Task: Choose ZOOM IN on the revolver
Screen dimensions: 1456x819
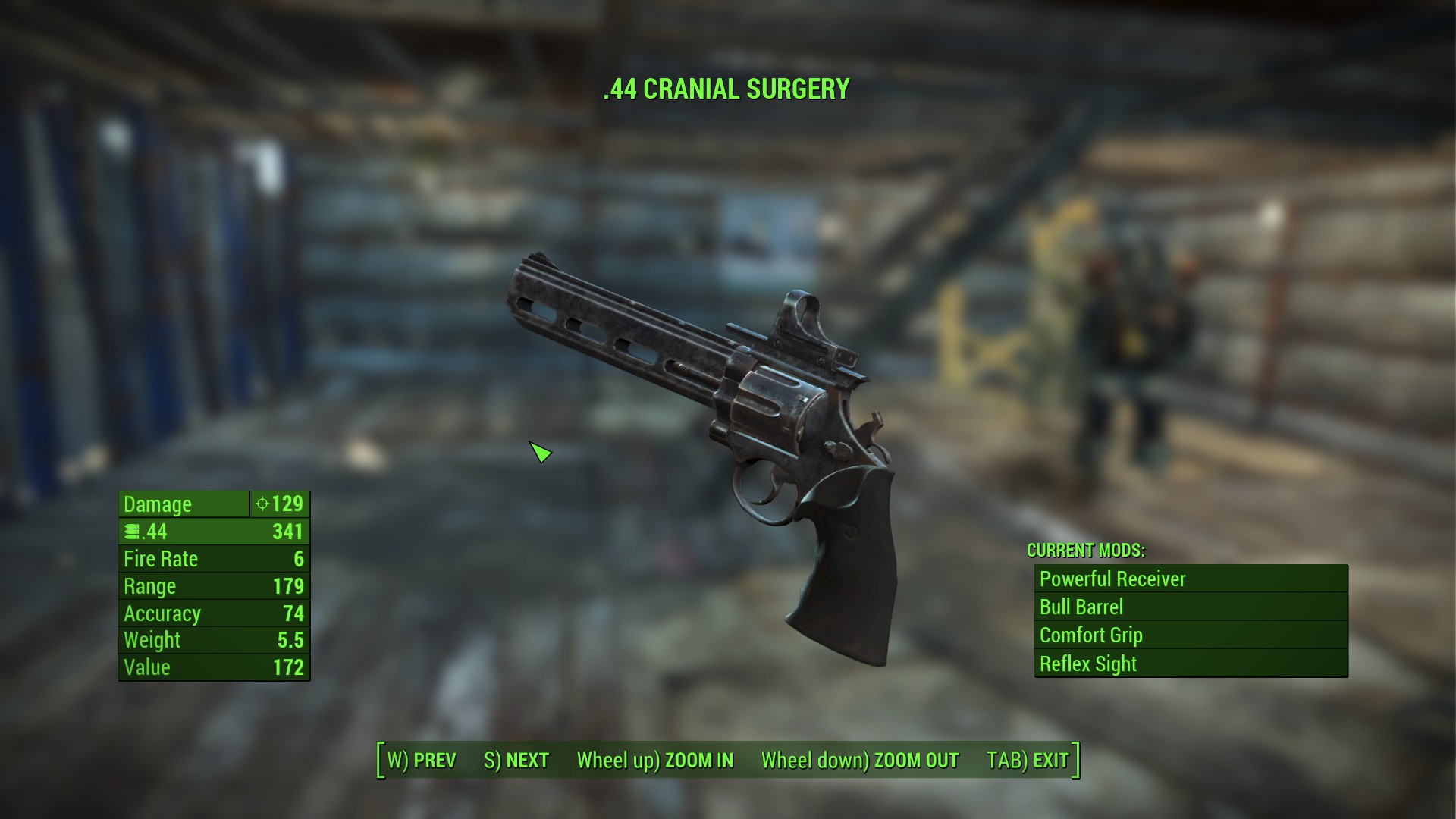Action: [655, 760]
